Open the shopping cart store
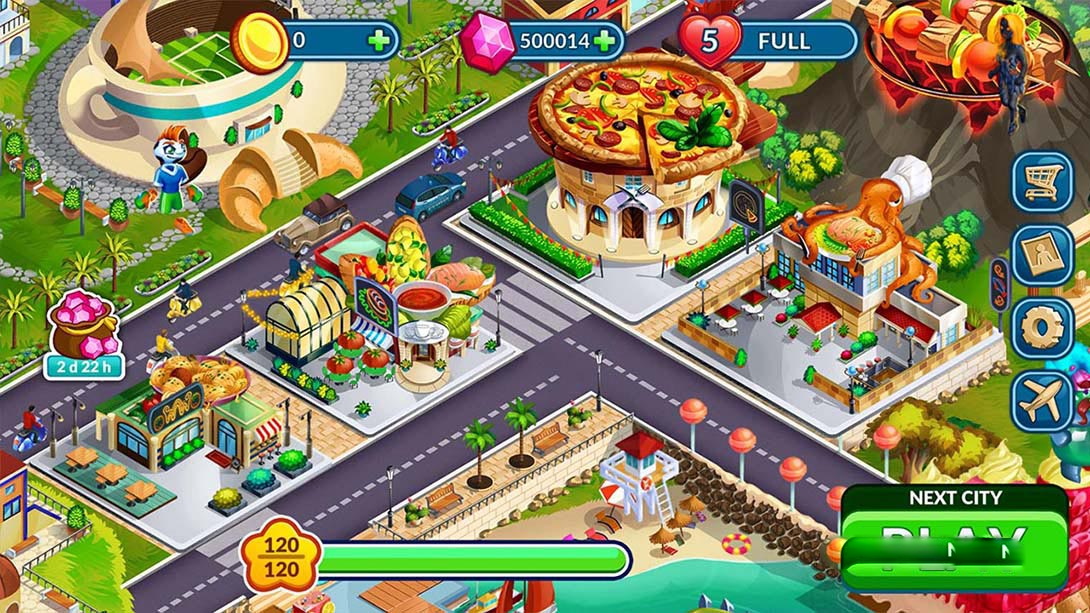 (x=1042, y=181)
